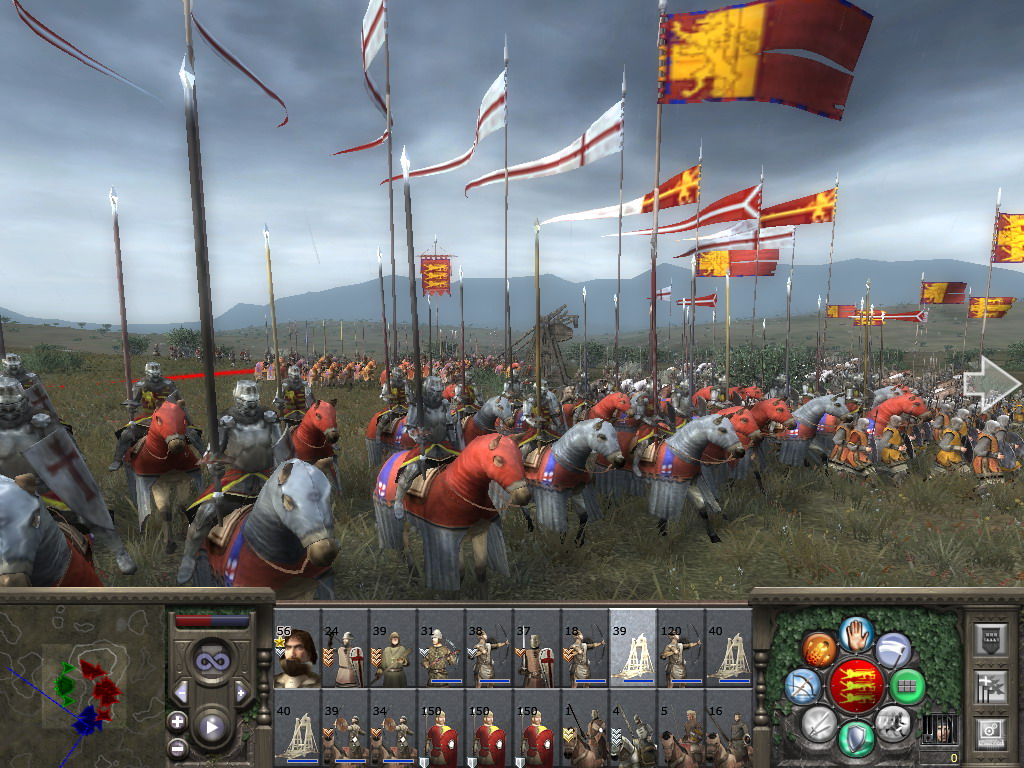Click the group formation grid button
This screenshot has height=768, width=1024.
(x=908, y=686)
